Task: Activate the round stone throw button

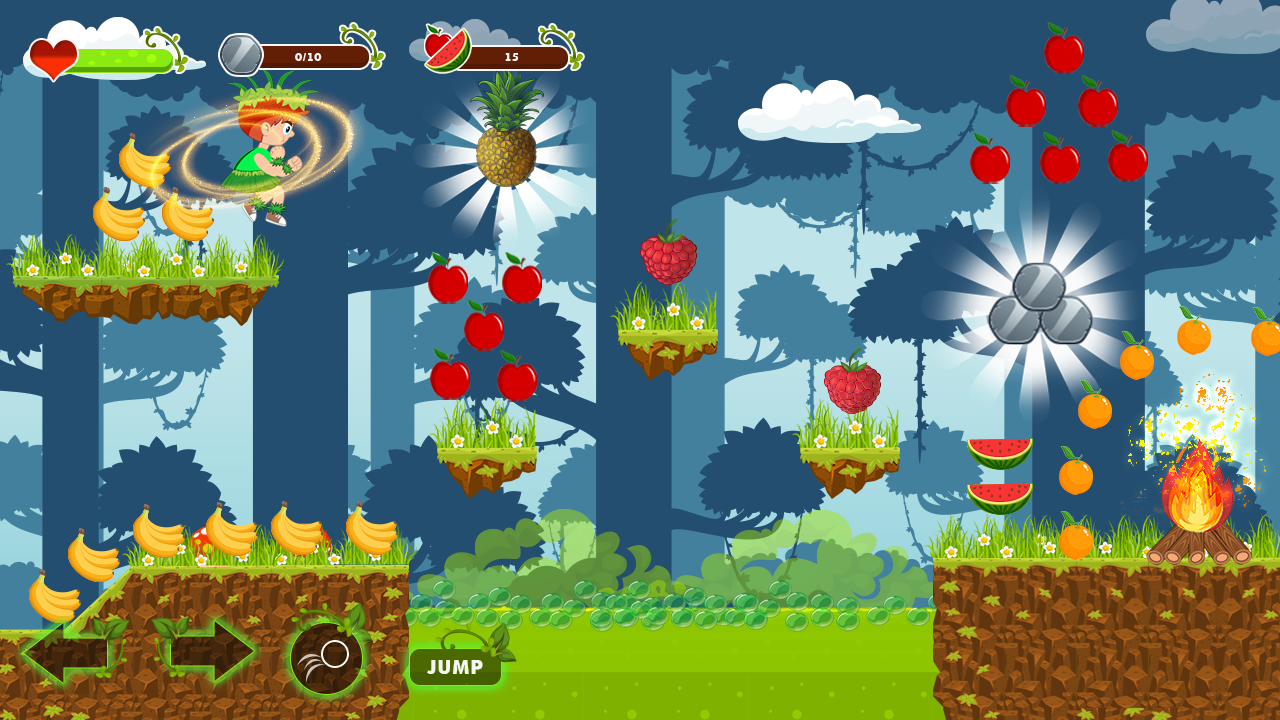Action: 327,658
